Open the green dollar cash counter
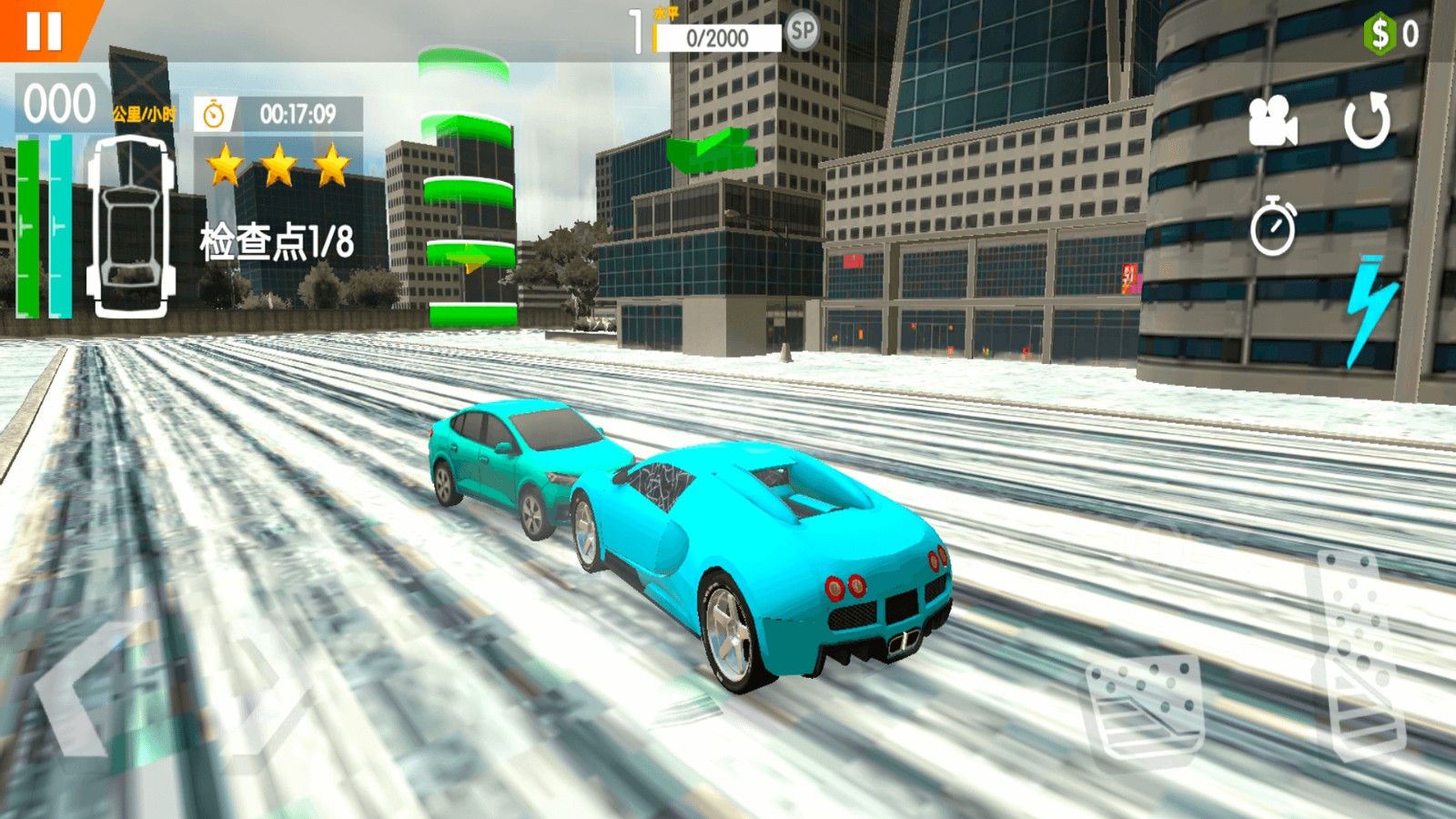The image size is (1456, 819). pyautogui.click(x=1390, y=34)
